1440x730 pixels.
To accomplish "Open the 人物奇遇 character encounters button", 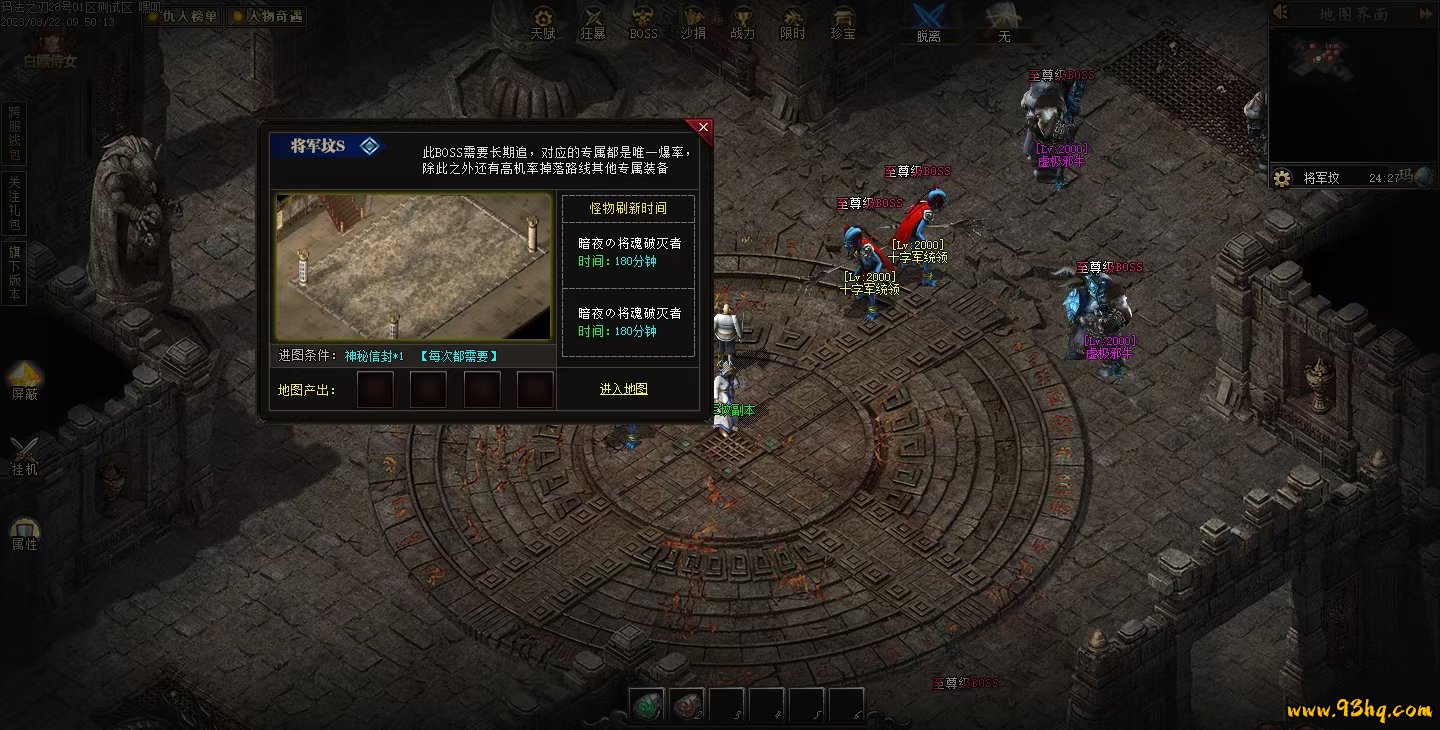I will click(267, 16).
